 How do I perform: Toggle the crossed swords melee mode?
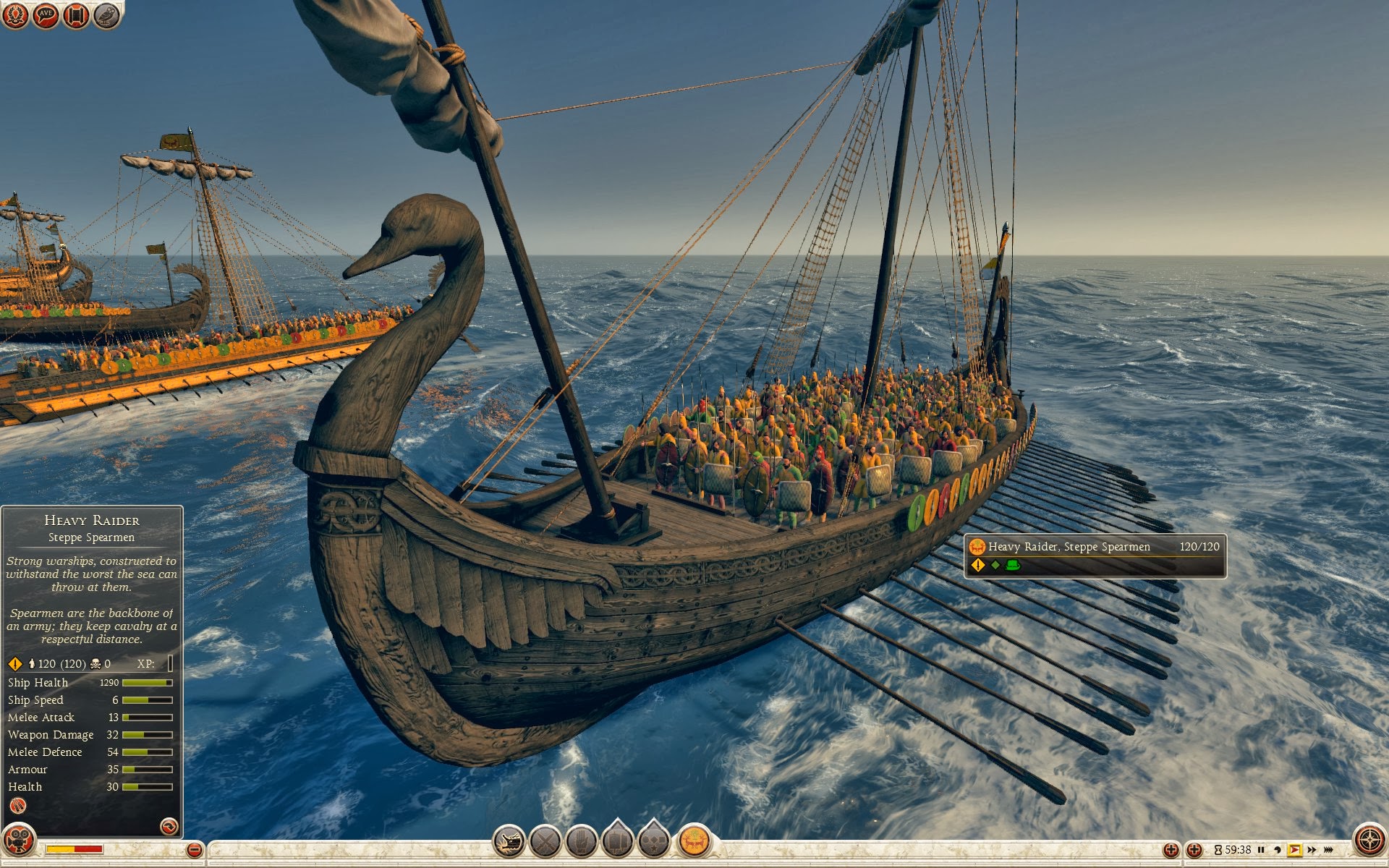(x=545, y=841)
